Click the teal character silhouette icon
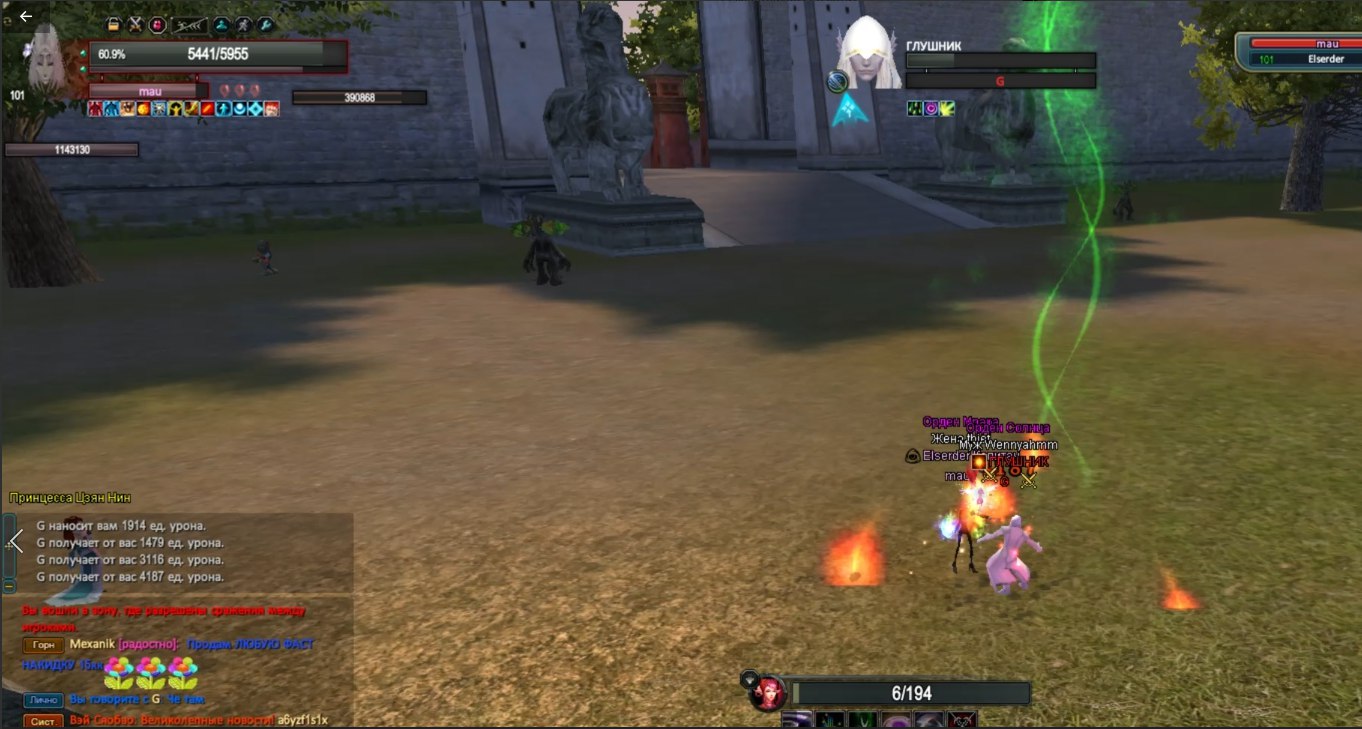1362x729 pixels. click(x=221, y=24)
